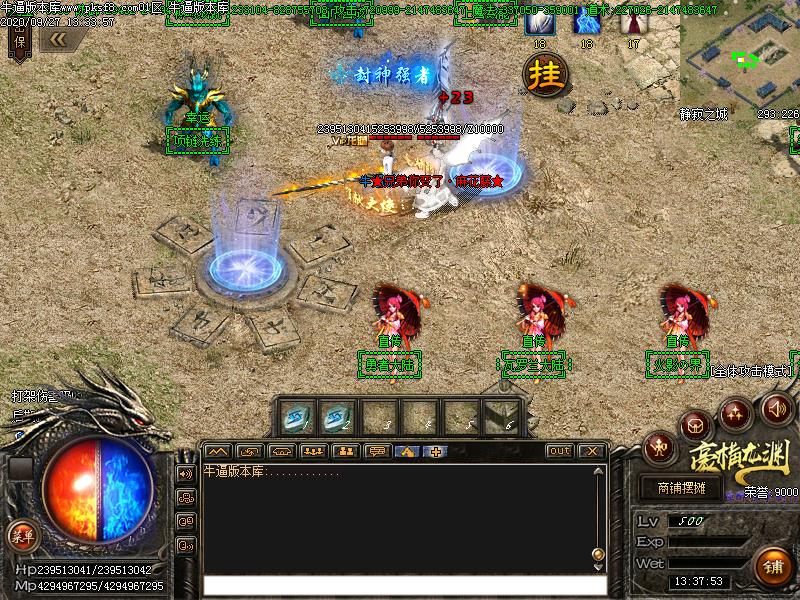Open the bag with the box orb
800x600 pixels.
click(696, 426)
